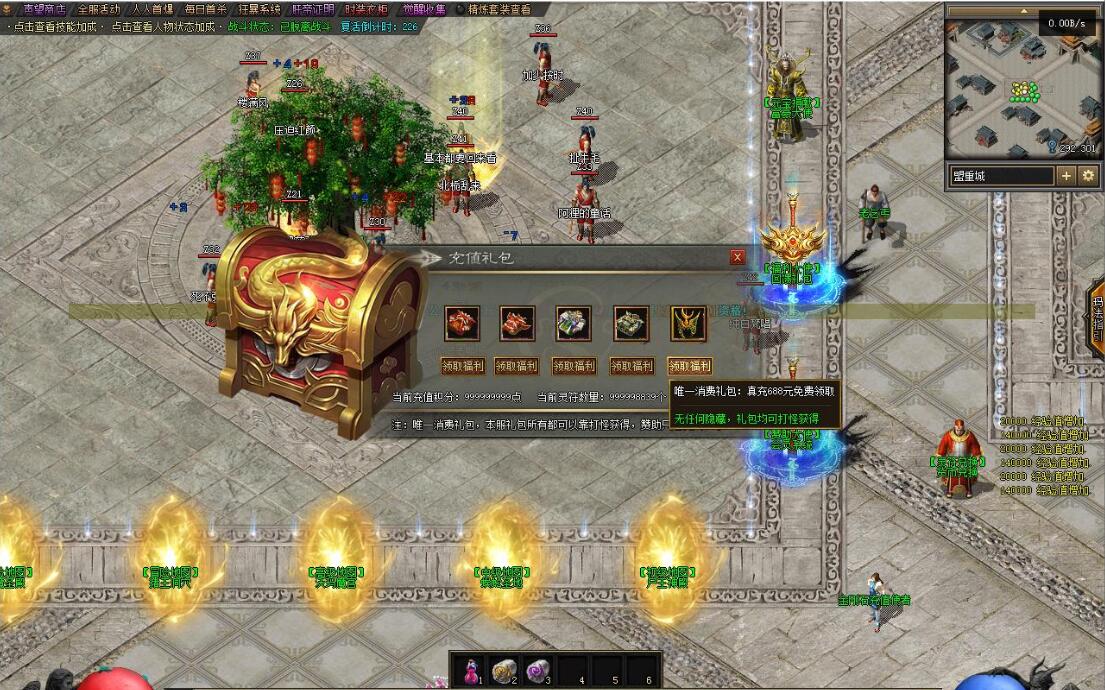This screenshot has height=690, width=1105.
Task: Open the 全服活动 server events menu
Action: 98,9
